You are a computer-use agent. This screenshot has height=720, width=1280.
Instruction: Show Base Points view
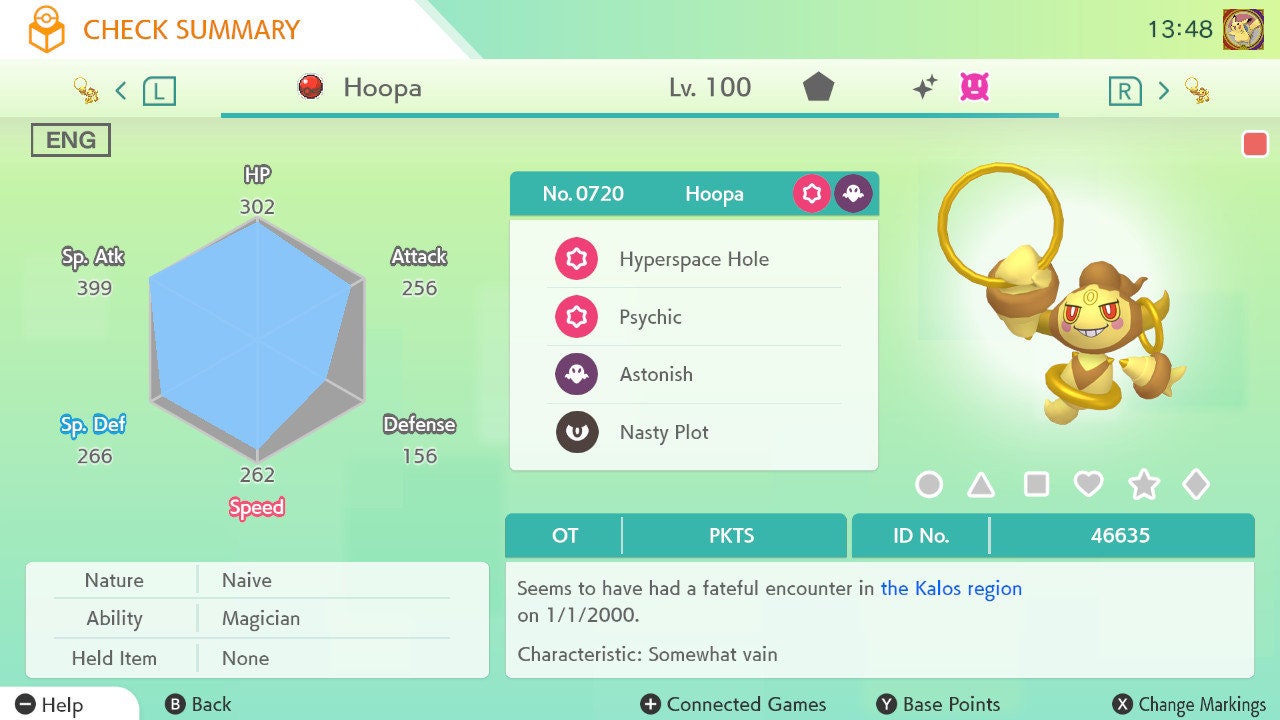938,704
